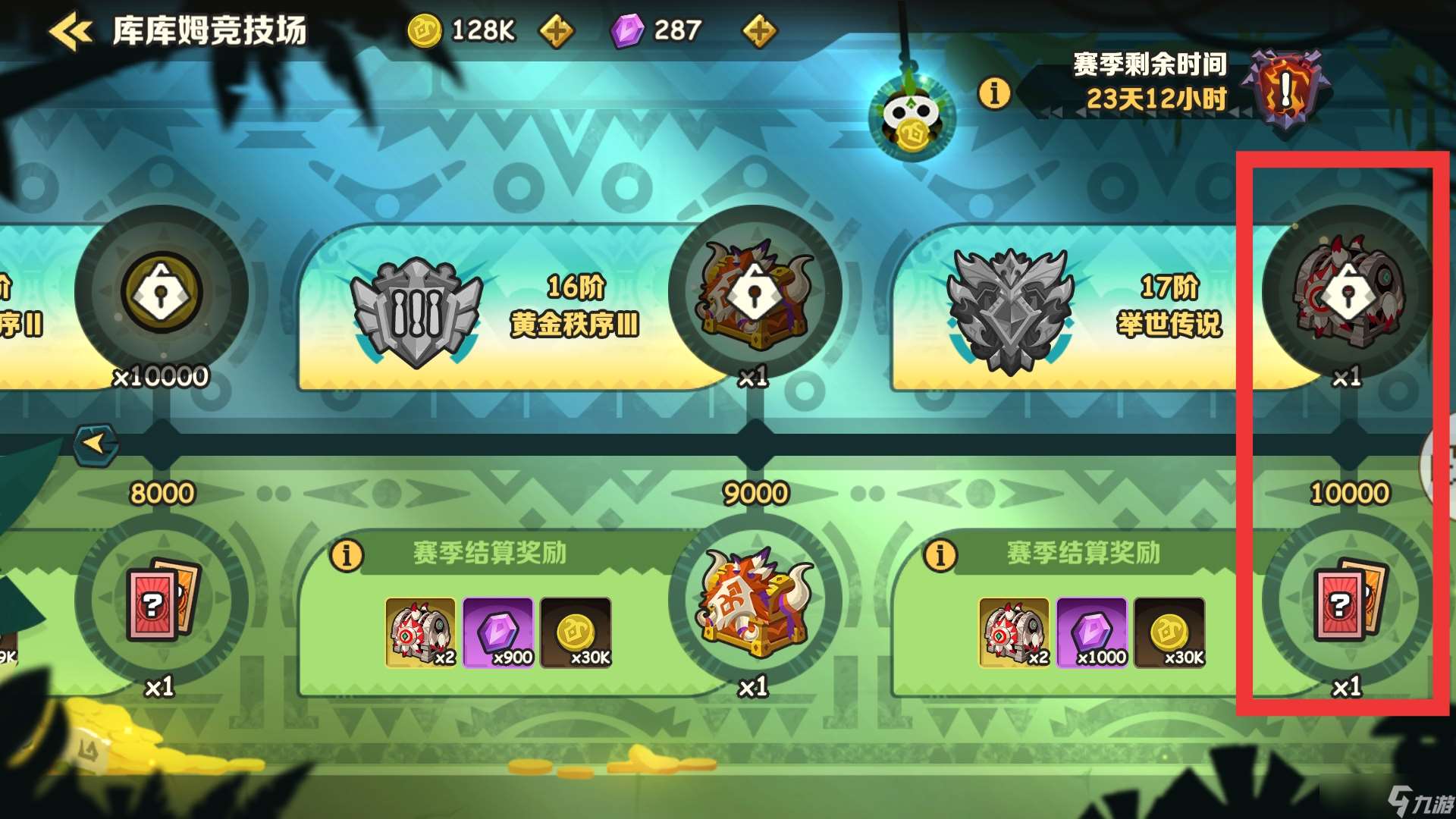
Task: Select the 16阶 黄金秩序III rank badge
Action: click(x=416, y=303)
